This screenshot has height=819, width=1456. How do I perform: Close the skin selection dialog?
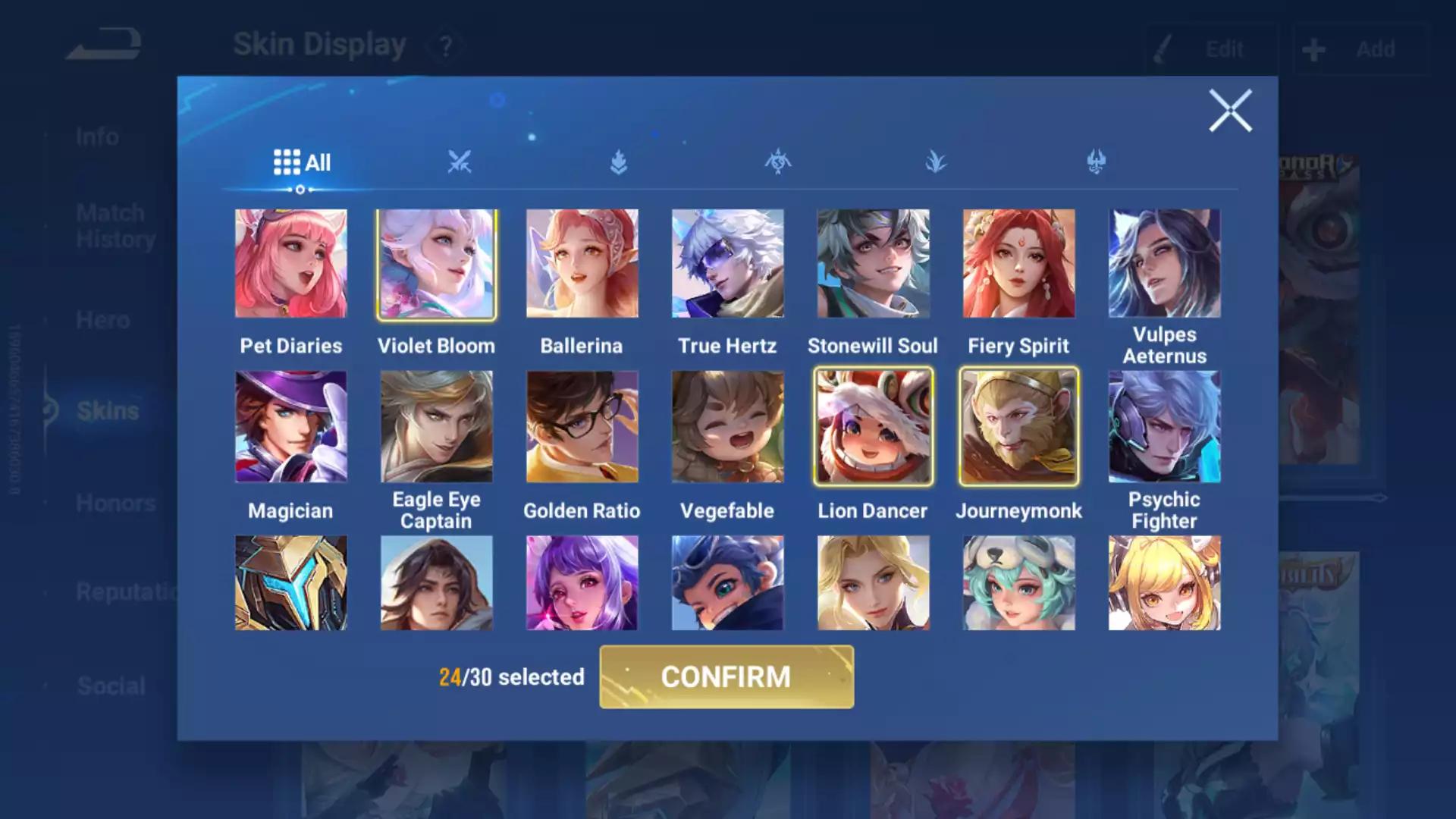coord(1230,109)
